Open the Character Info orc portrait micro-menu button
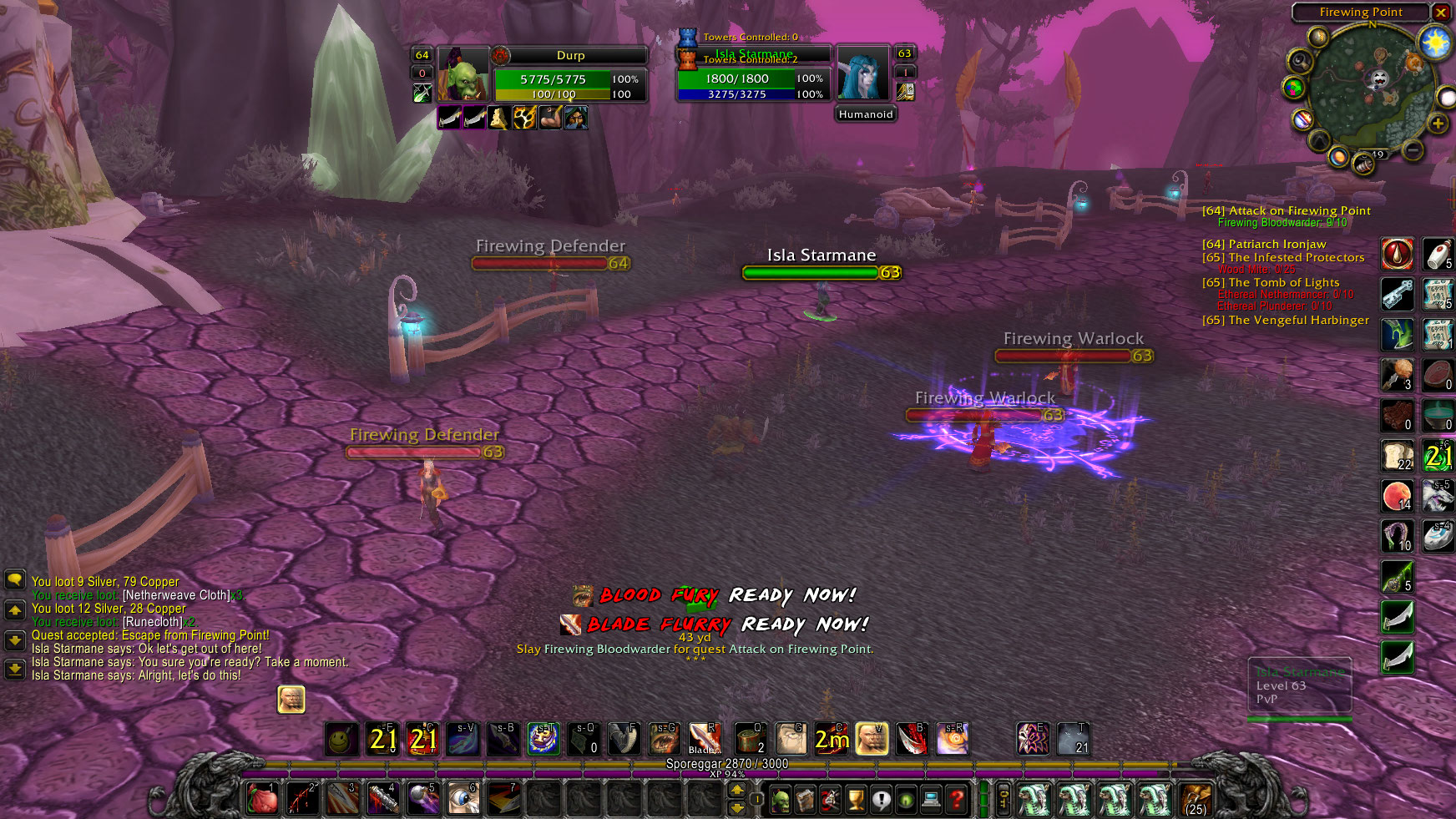1456x819 pixels. click(781, 798)
